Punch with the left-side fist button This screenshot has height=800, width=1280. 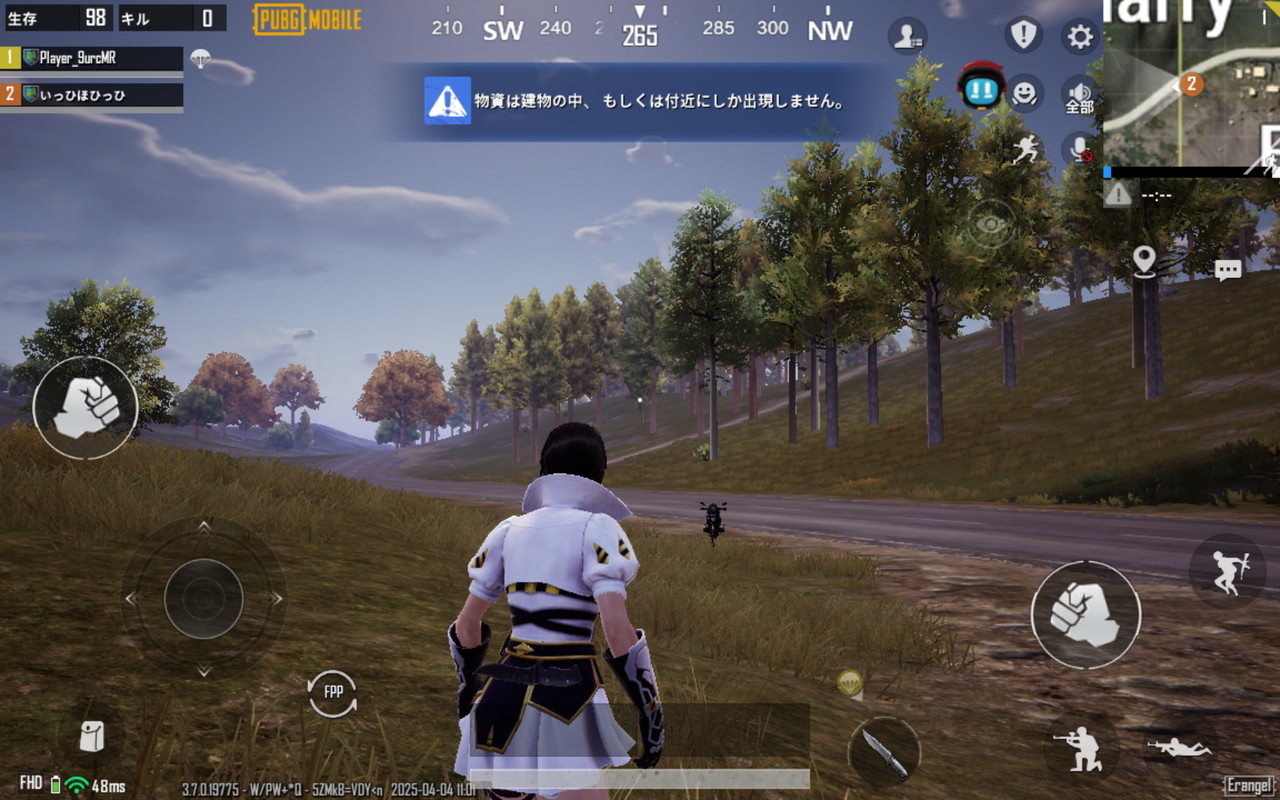(85, 408)
